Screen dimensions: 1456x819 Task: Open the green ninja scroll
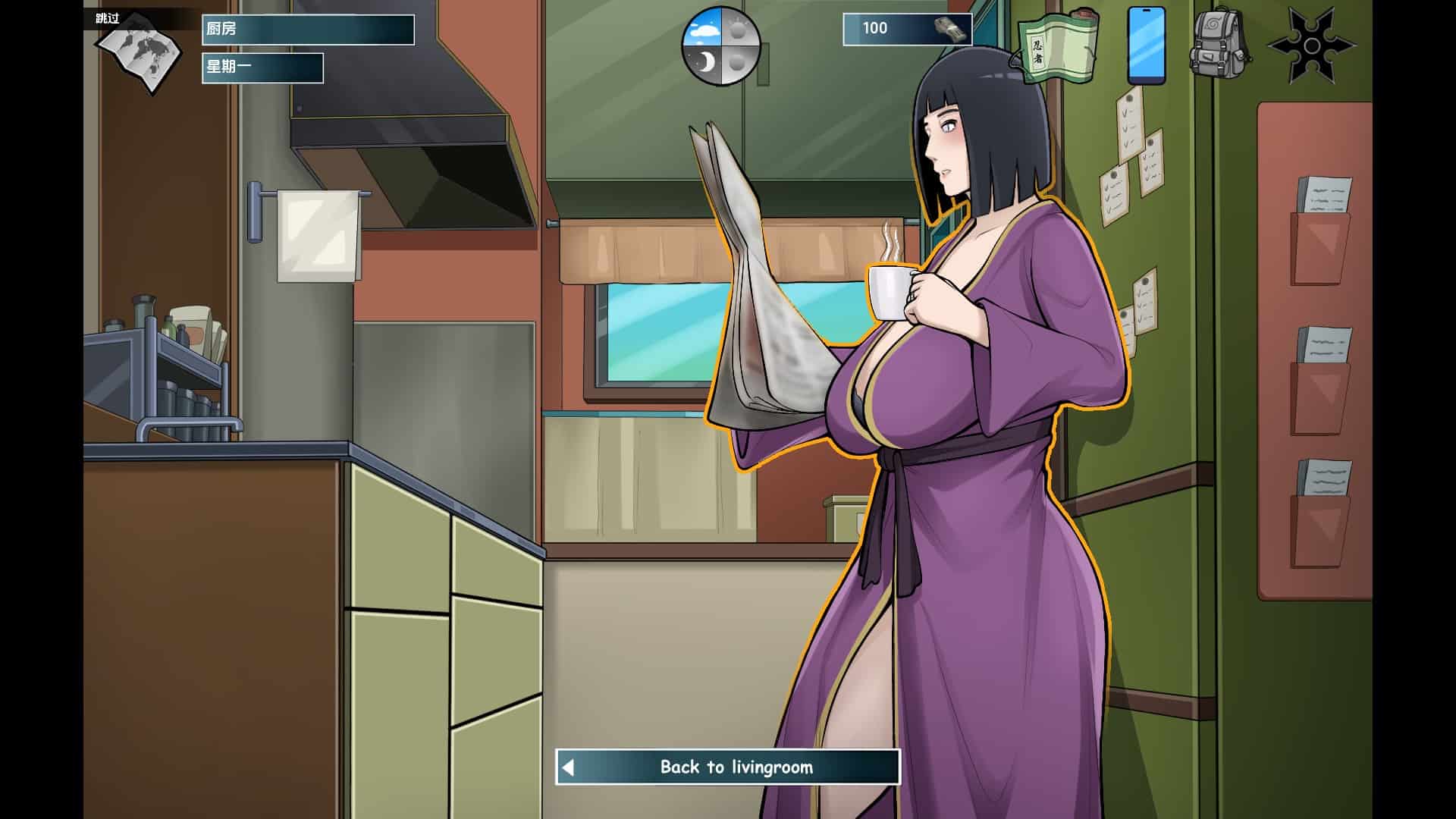(1059, 45)
